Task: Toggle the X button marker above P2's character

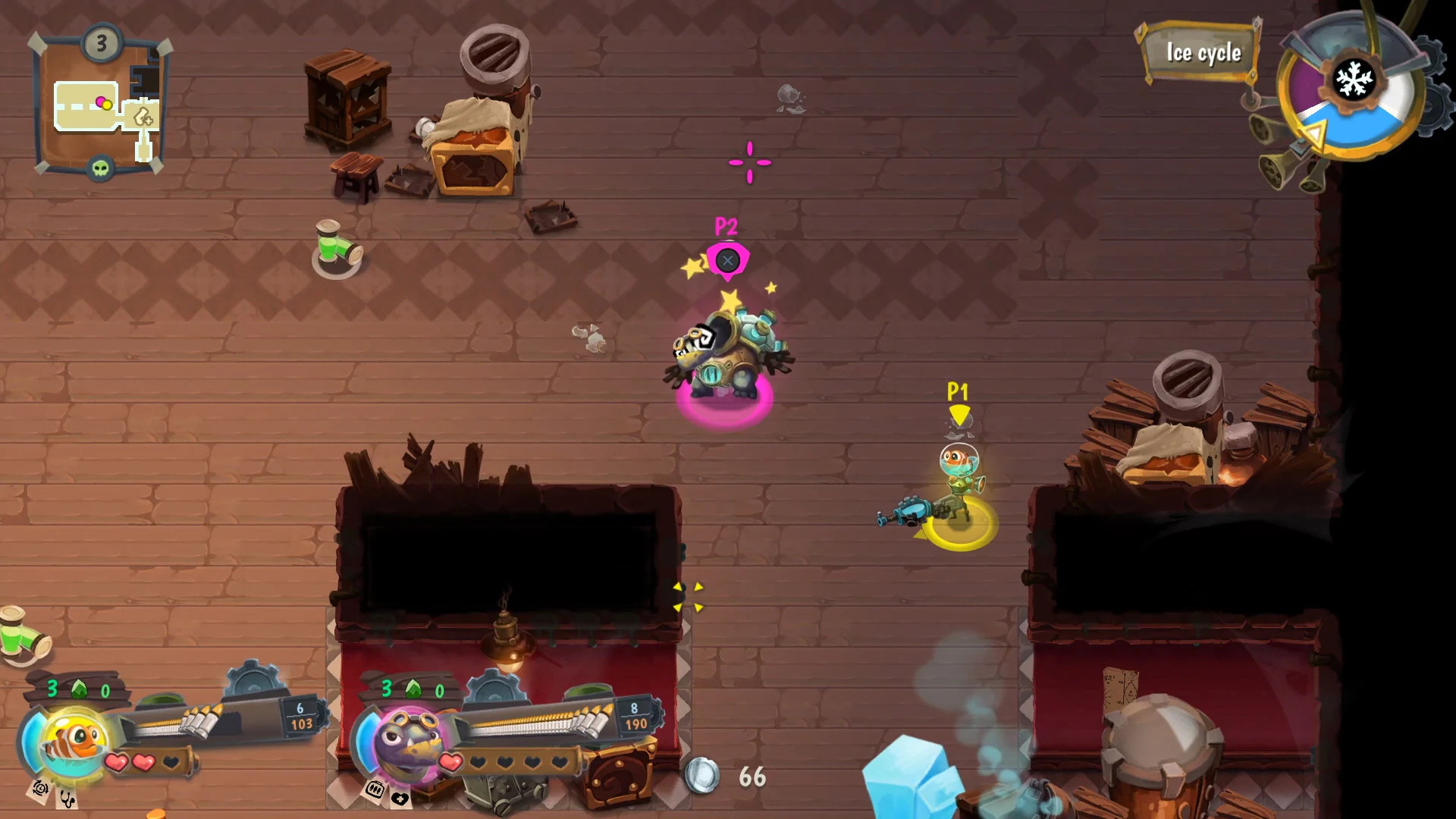Action: [729, 260]
